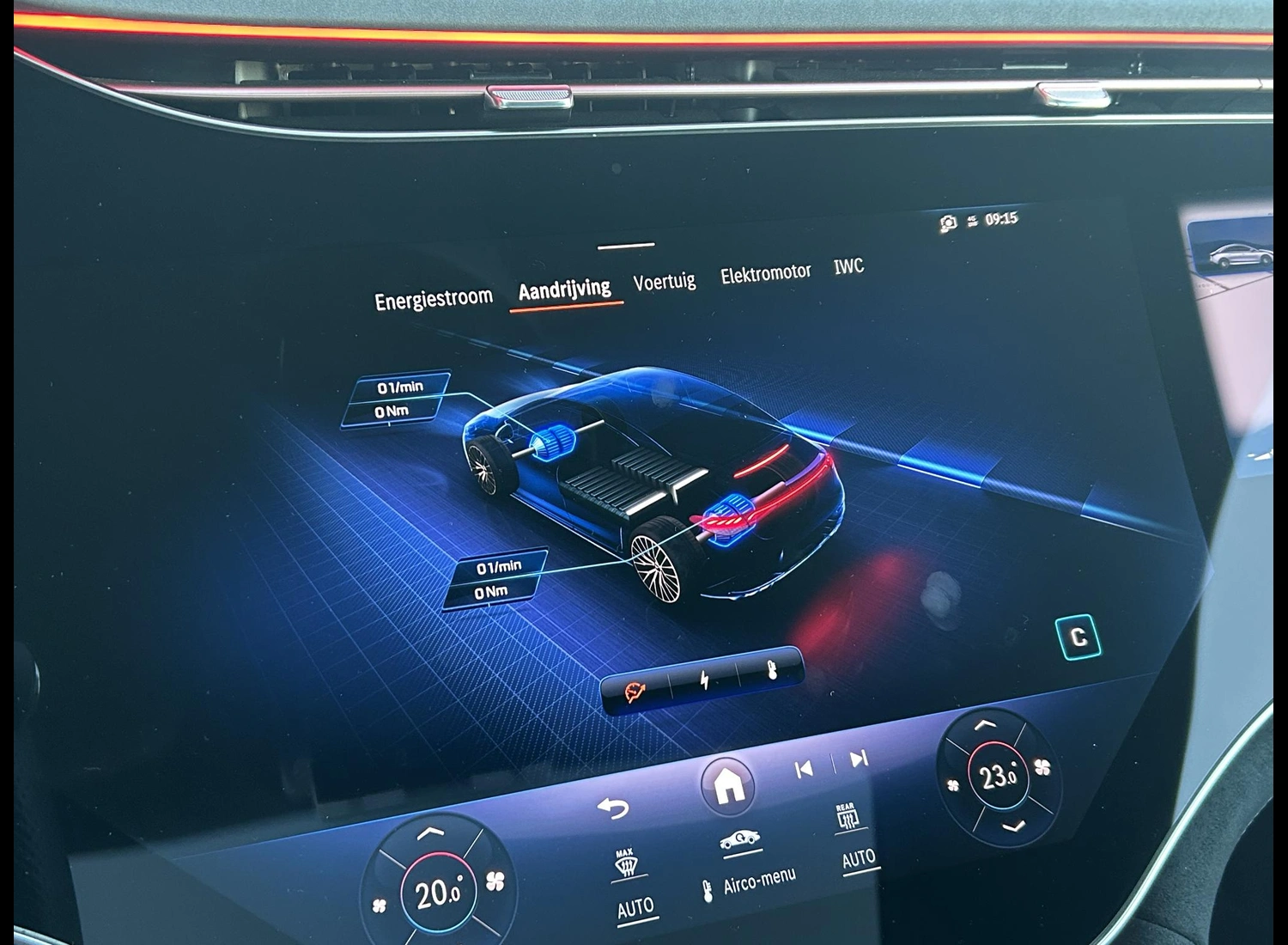The image size is (1288, 945).
Task: Lower the 23.0° right temperature
Action: (1015, 826)
